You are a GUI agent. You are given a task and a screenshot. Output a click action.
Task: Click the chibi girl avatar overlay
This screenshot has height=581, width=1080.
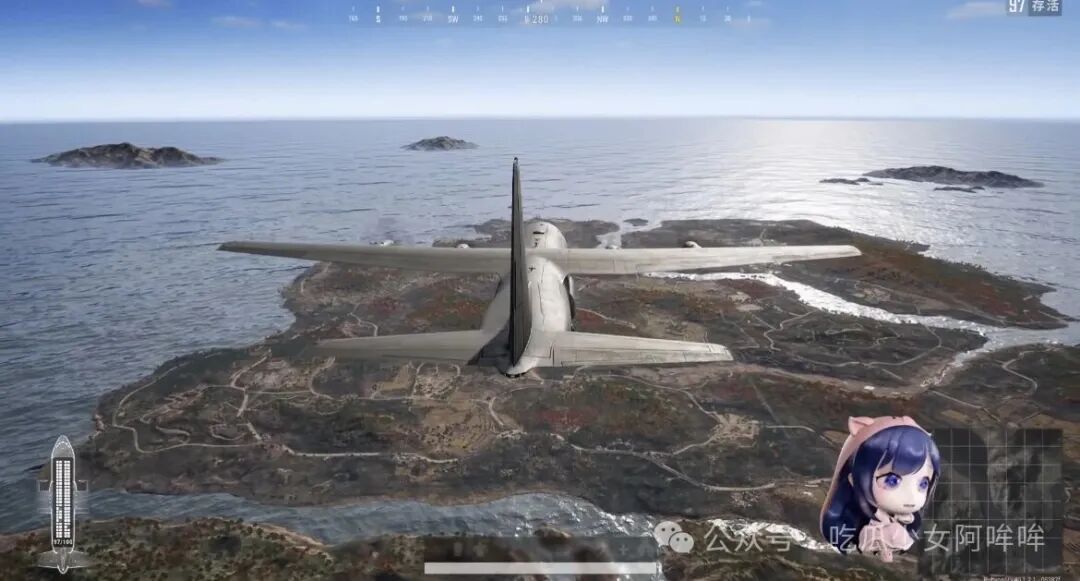879,487
